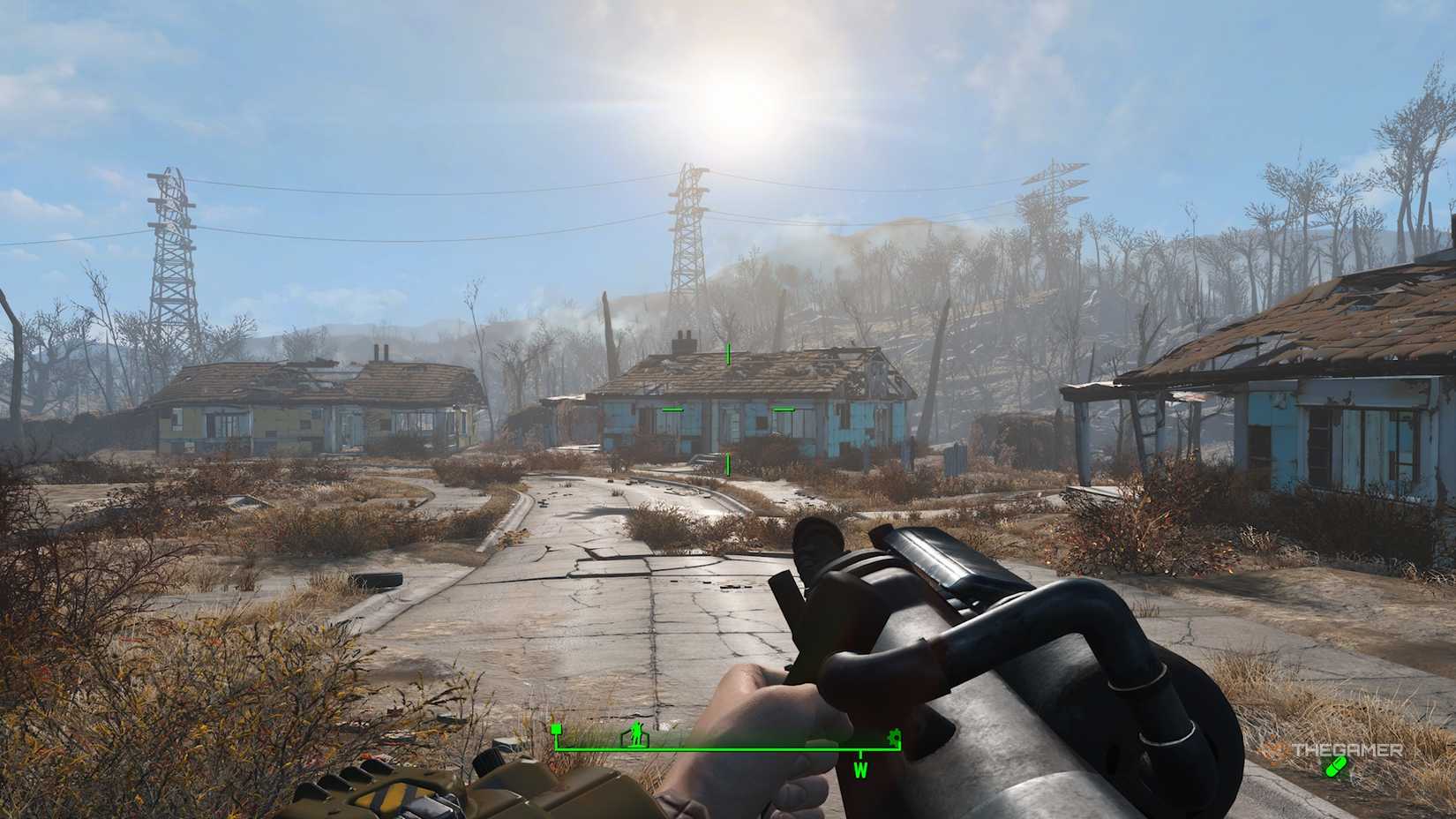Click the left green enemy bracket near crosshair
Viewport: 1456px width, 819px height.
[674, 409]
